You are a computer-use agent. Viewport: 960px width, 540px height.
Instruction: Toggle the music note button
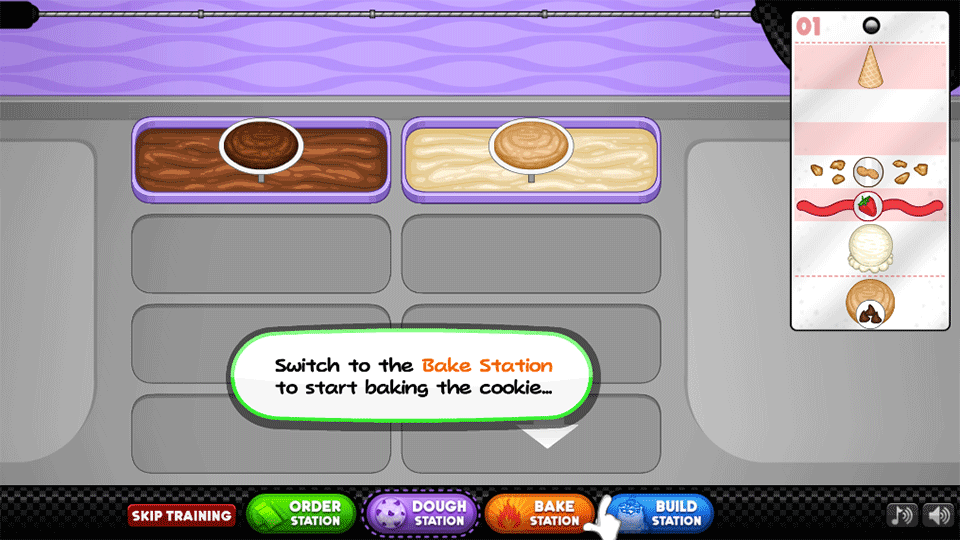tap(902, 515)
